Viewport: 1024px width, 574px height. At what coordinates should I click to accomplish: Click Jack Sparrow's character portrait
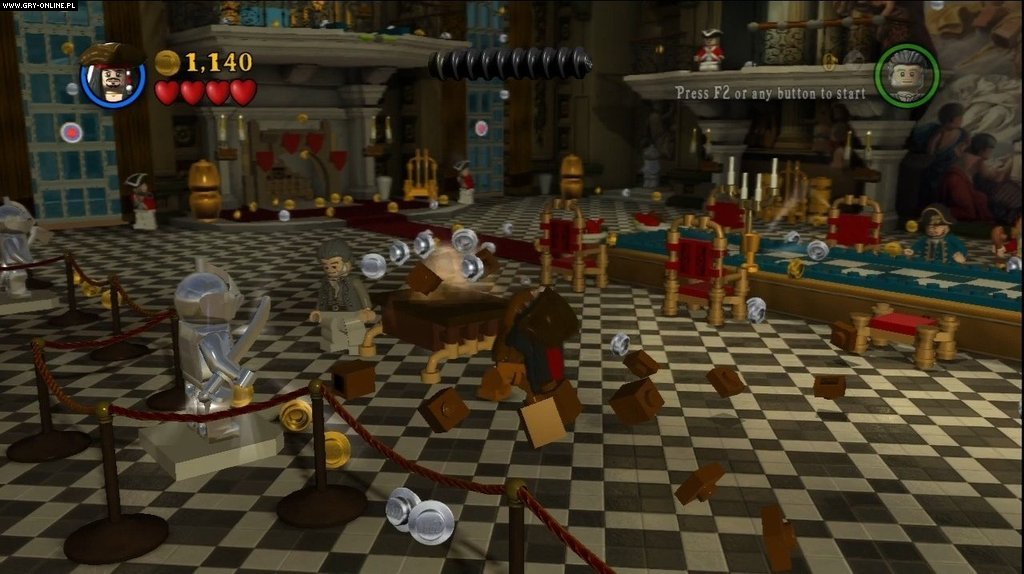(x=112, y=75)
